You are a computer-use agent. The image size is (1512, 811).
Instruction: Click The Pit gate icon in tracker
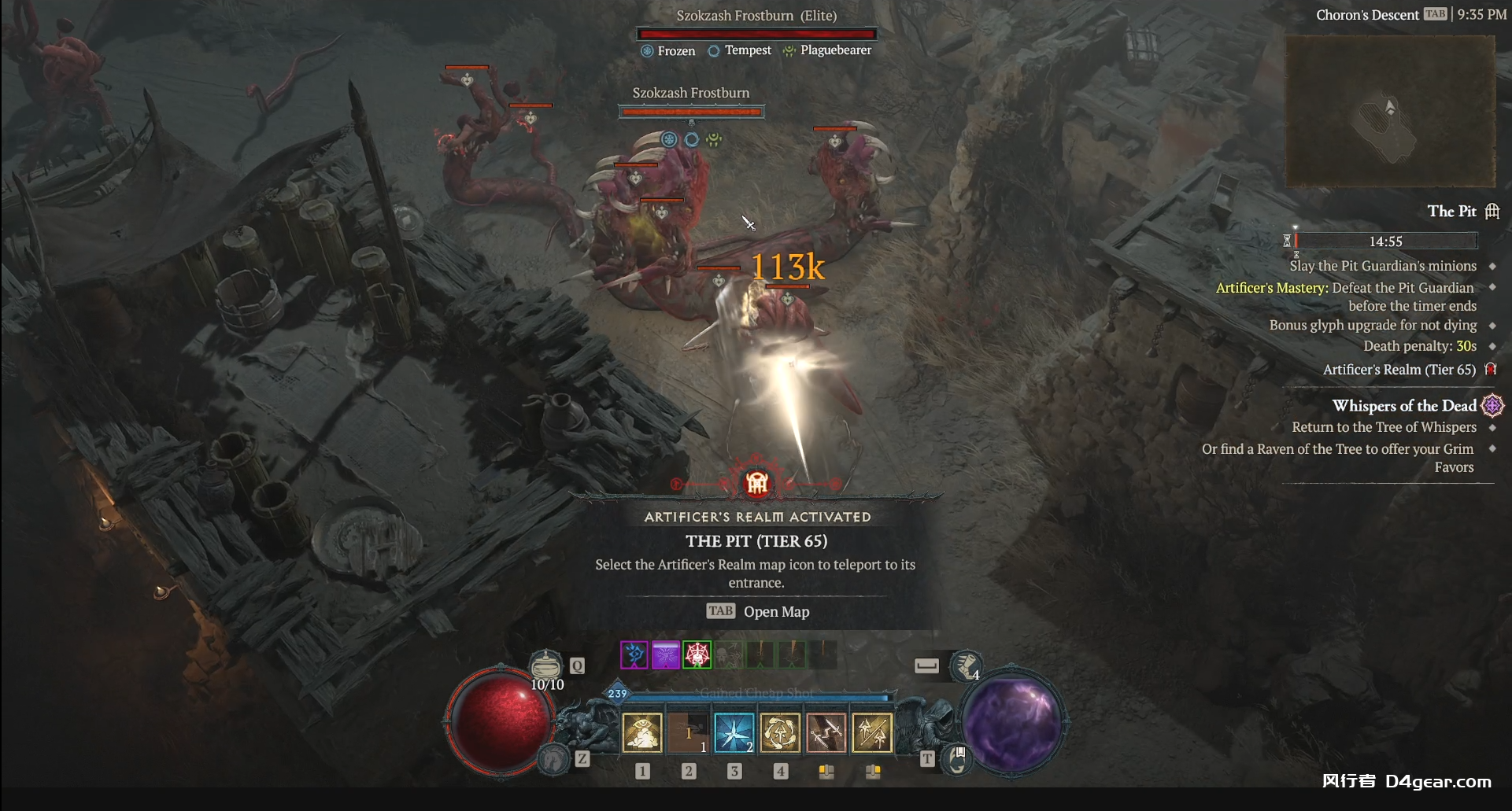click(x=1492, y=211)
